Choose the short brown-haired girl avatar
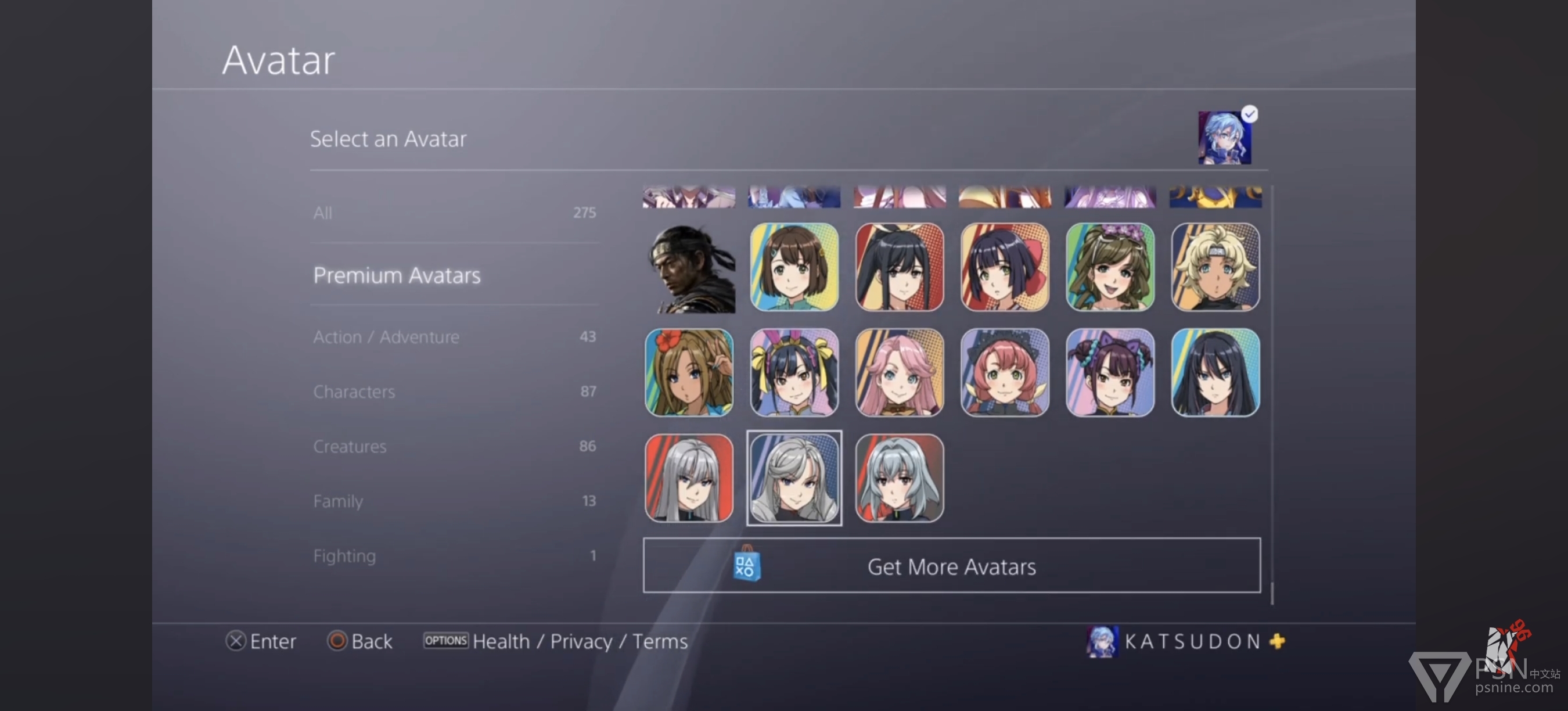Image resolution: width=1568 pixels, height=711 pixels. click(x=794, y=268)
